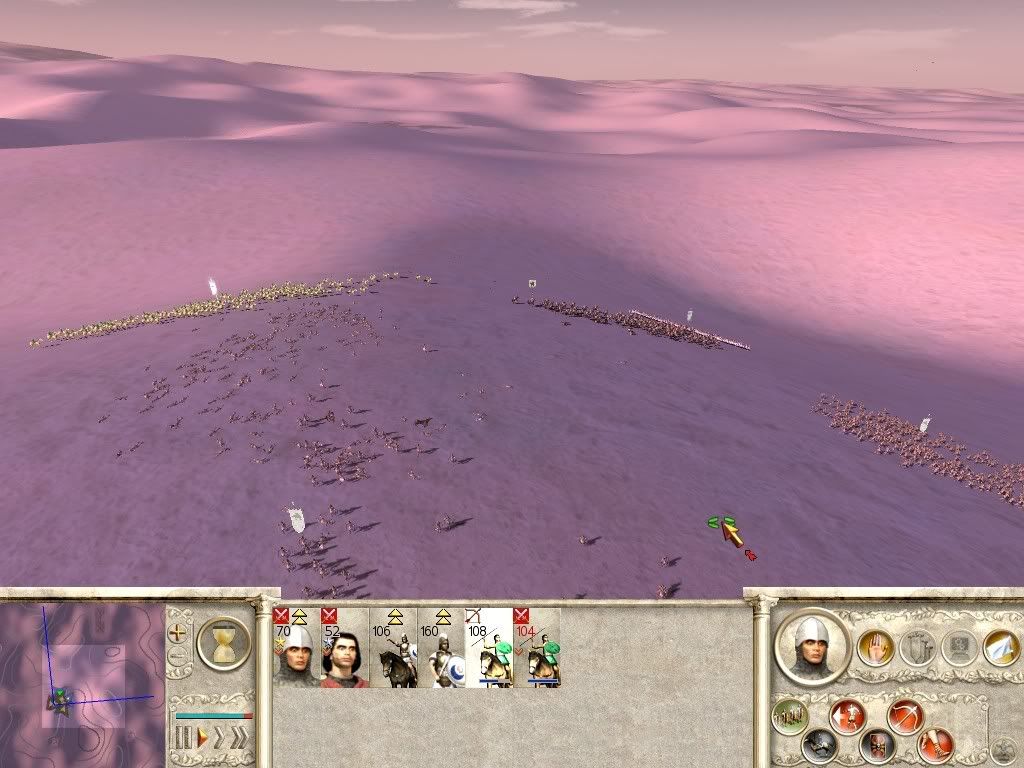The image size is (1024, 768).
Task: Pause the battle
Action: point(183,738)
